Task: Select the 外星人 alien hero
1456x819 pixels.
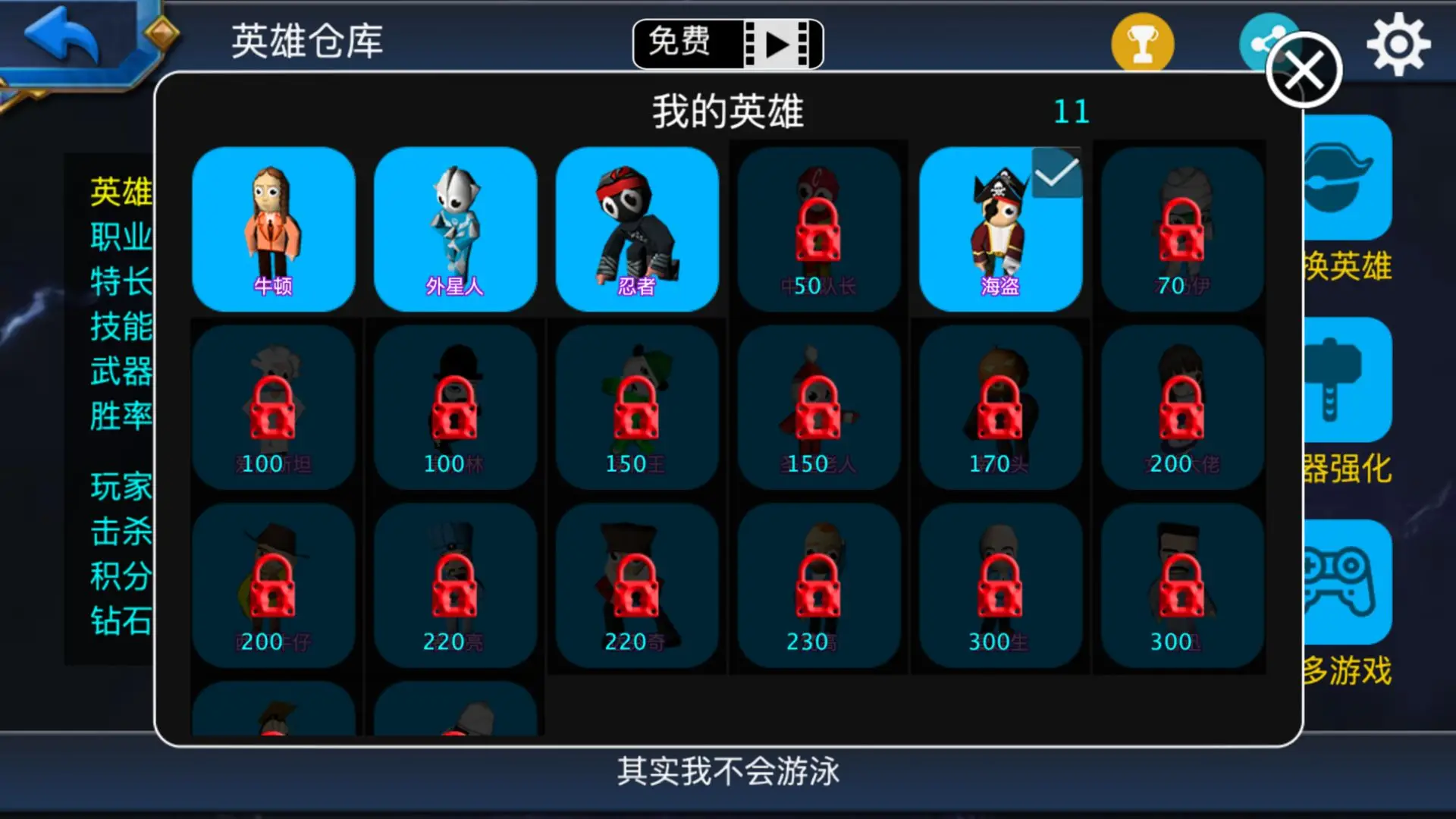Action: 456,227
